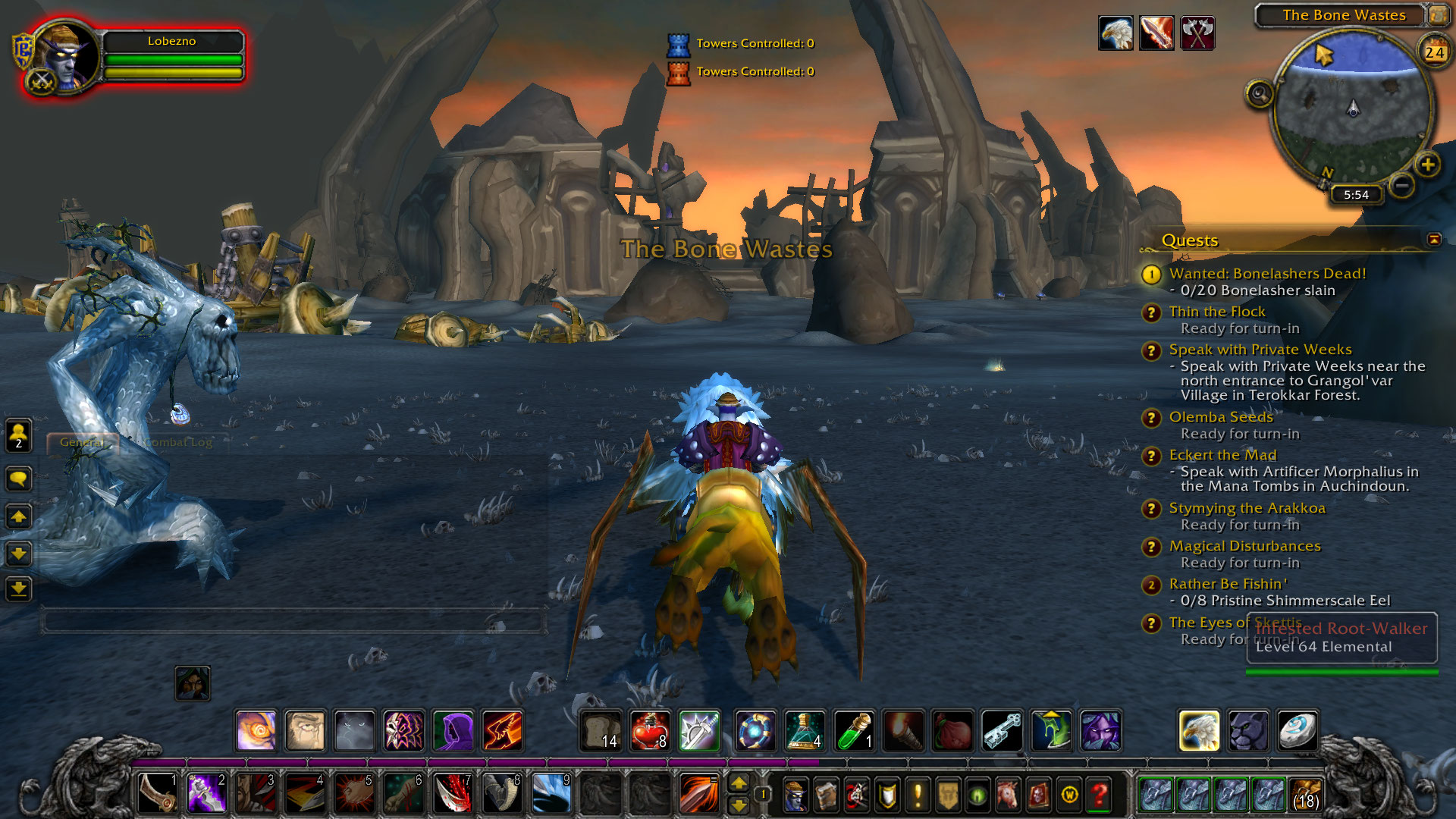Viewport: 1456px width, 819px height.
Task: Collapse the Quests tracker panel
Action: 1433,240
